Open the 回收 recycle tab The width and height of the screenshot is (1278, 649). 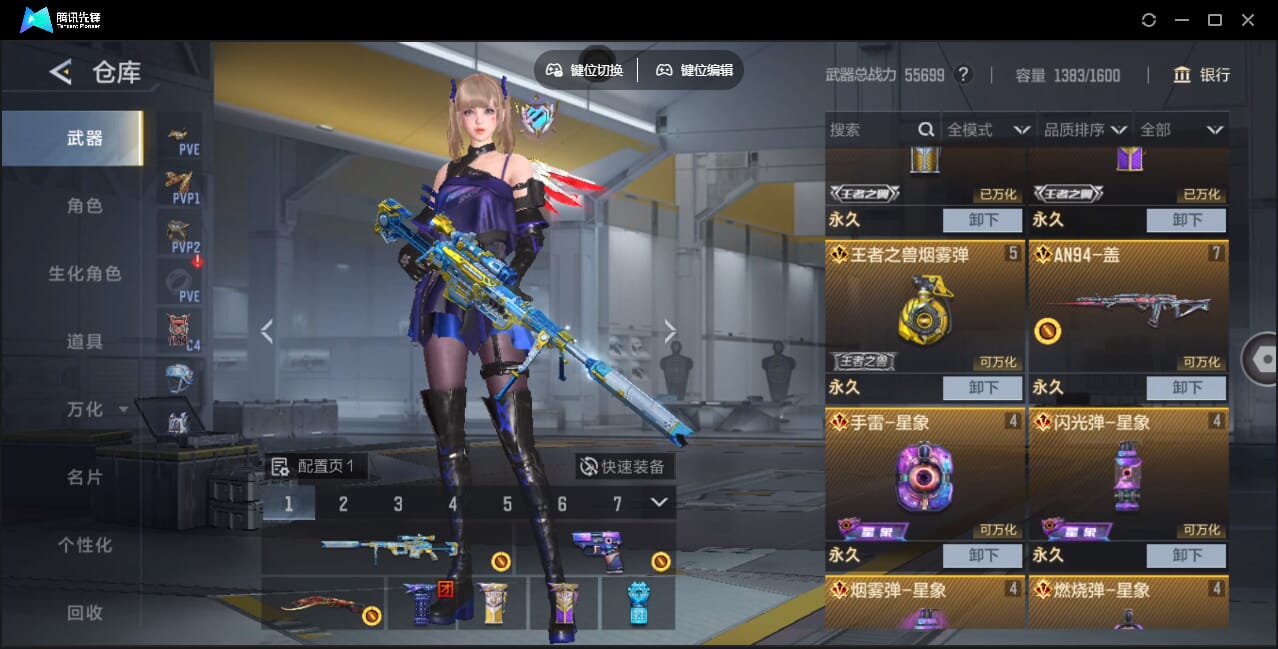pos(85,612)
